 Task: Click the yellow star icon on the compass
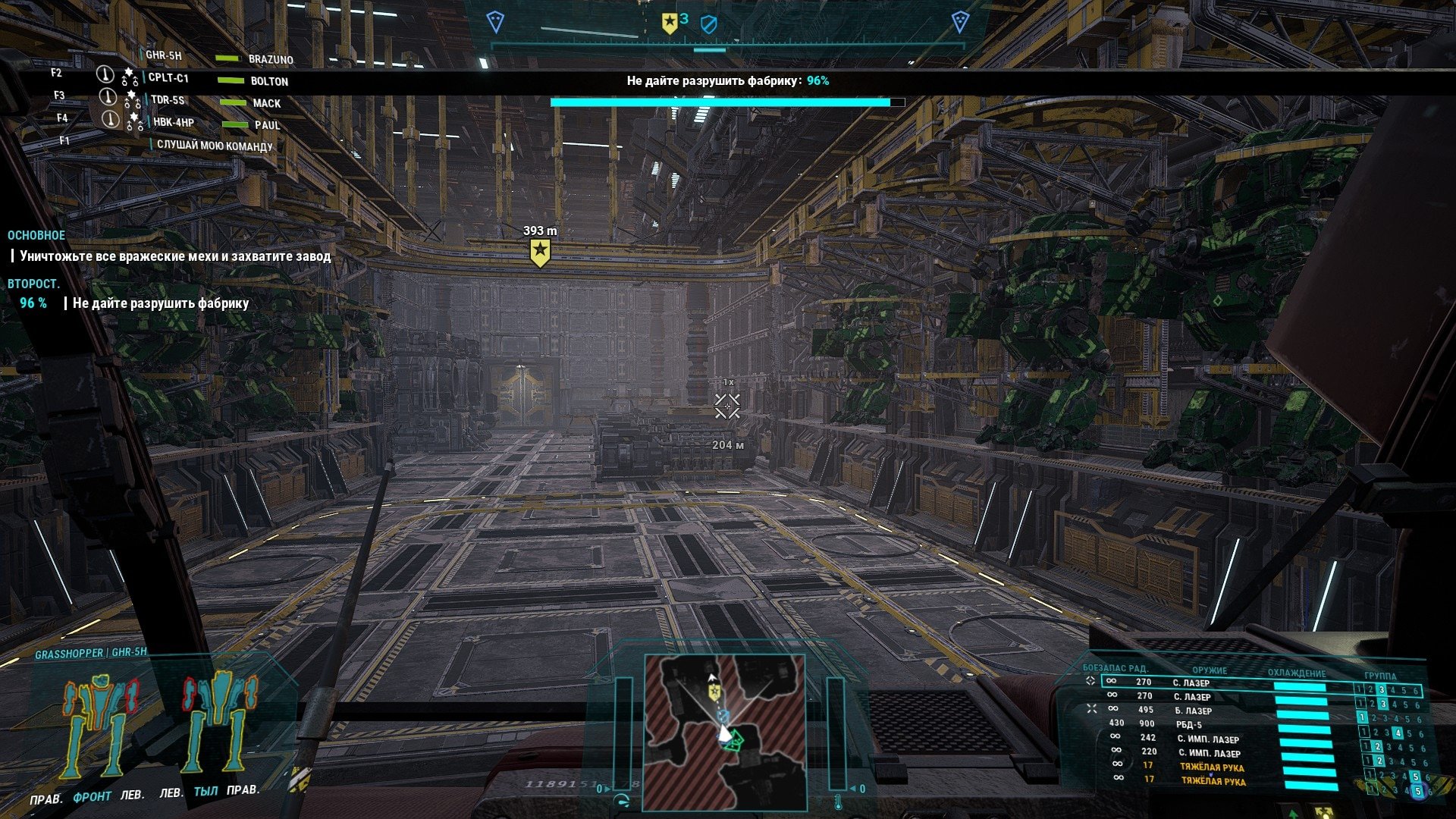coord(669,24)
